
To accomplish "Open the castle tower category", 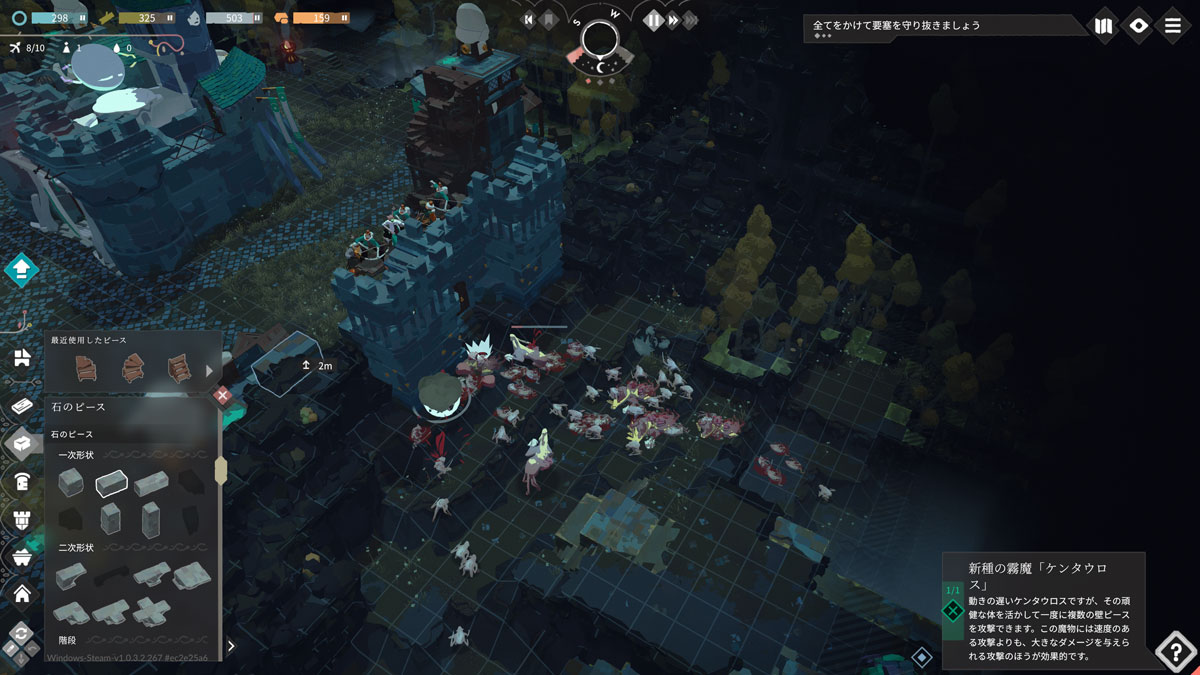I will (x=21, y=518).
